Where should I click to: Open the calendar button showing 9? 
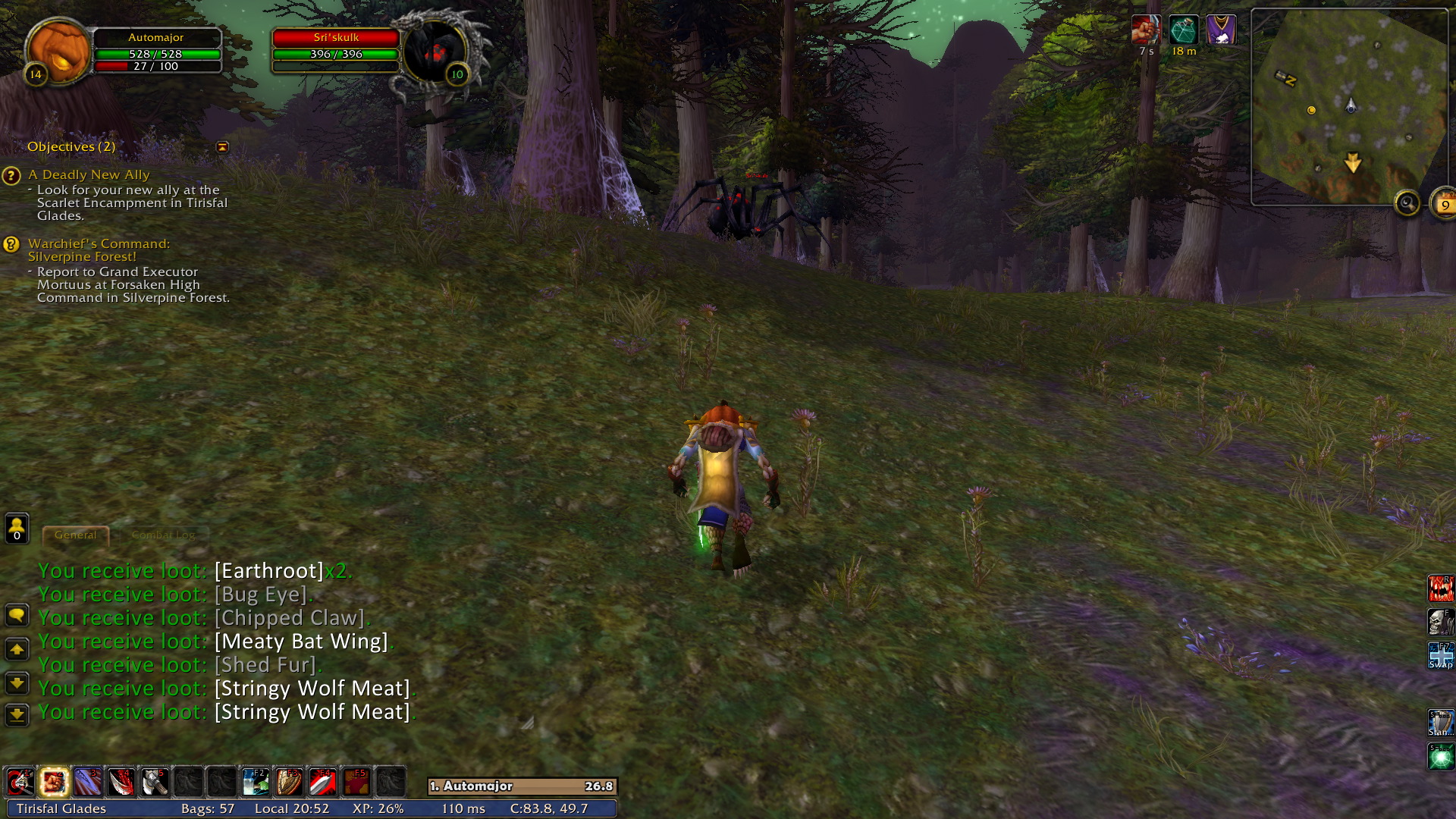click(1444, 204)
